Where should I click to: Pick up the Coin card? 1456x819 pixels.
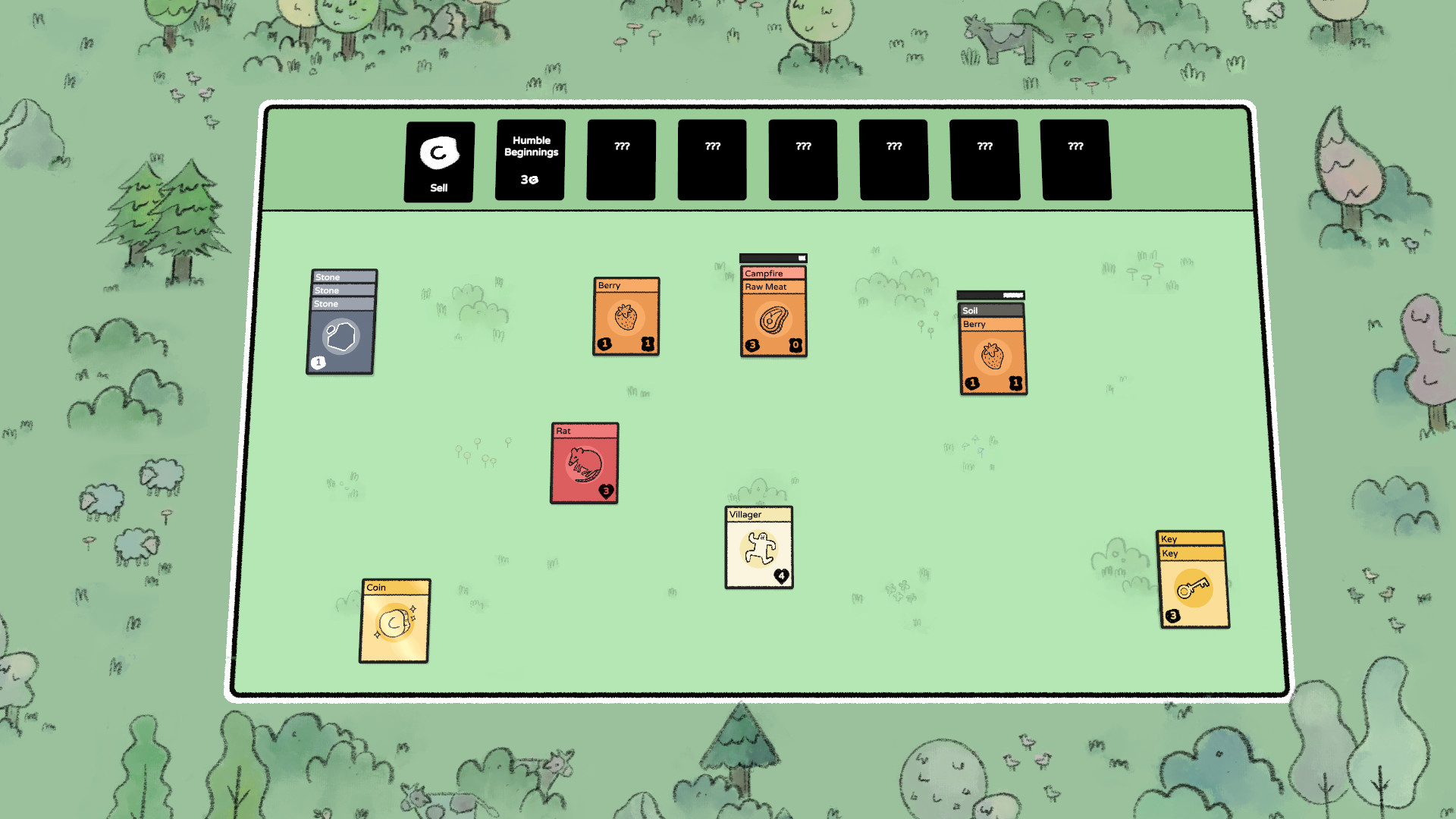[x=394, y=622]
